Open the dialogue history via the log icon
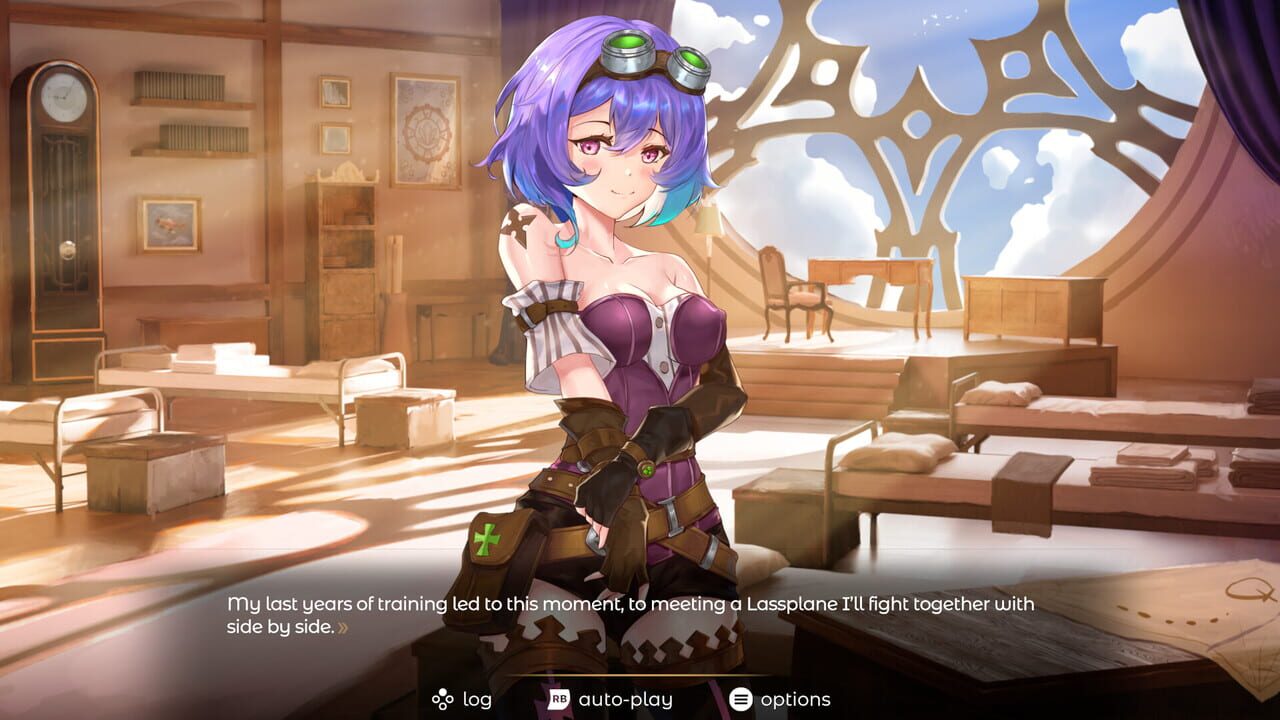 (x=441, y=697)
